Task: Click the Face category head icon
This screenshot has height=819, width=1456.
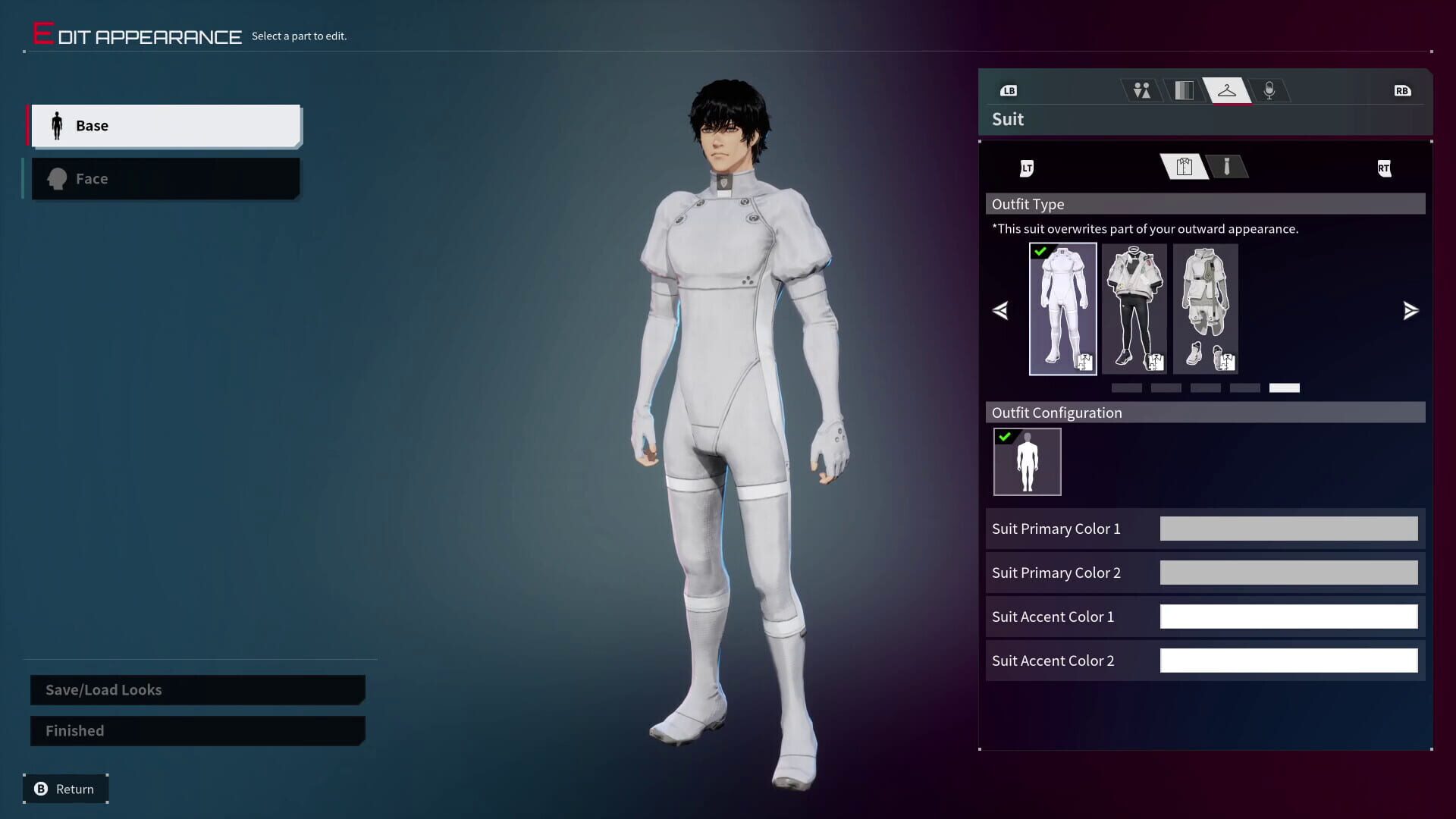Action: coord(56,178)
